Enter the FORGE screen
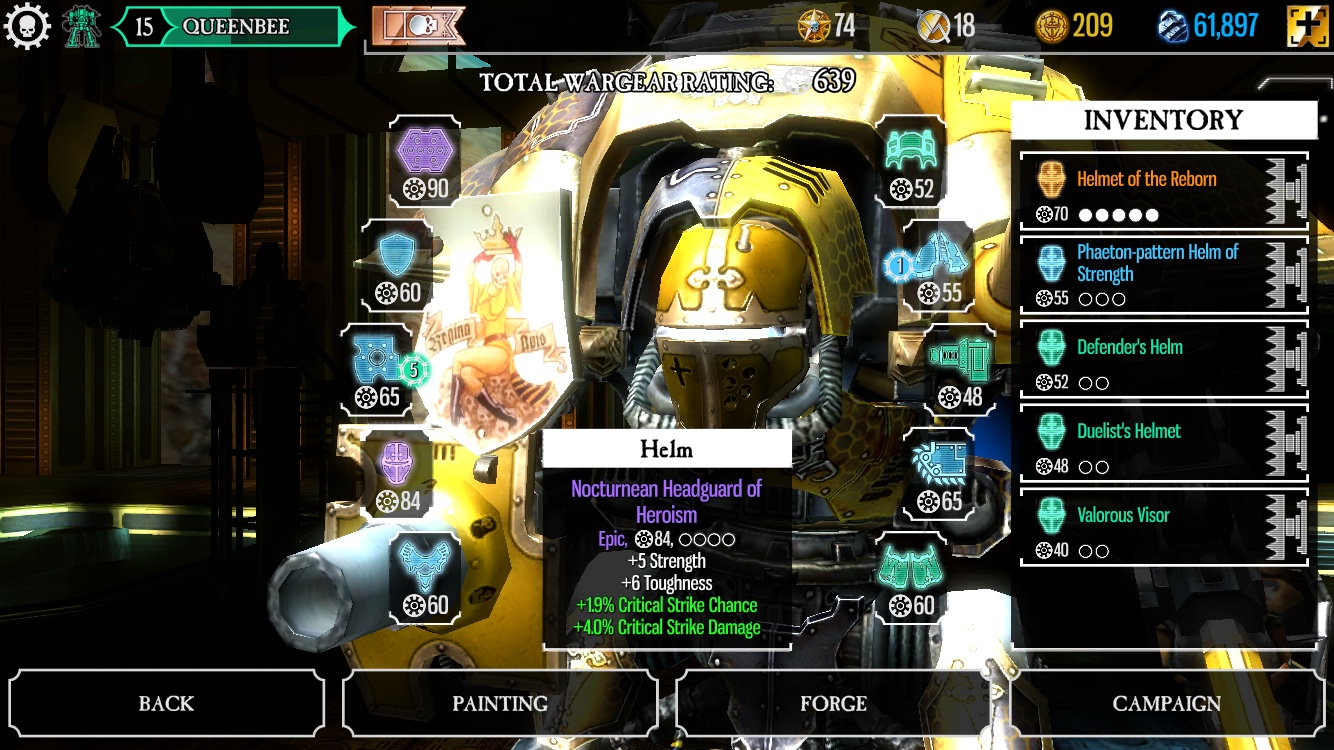 (833, 703)
